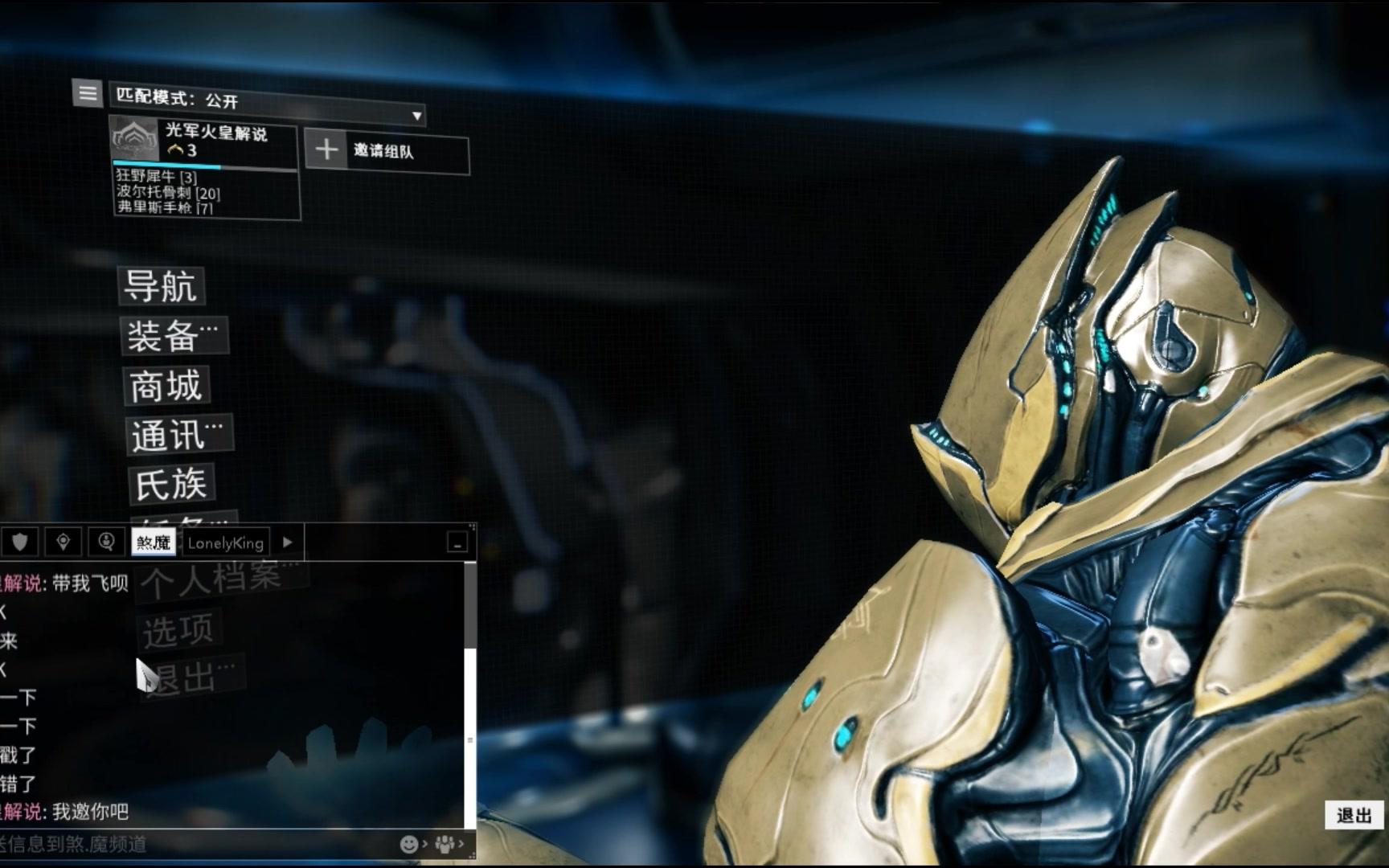1389x868 pixels.
Task: Click the 退出 exit button
Action: [x=1354, y=816]
